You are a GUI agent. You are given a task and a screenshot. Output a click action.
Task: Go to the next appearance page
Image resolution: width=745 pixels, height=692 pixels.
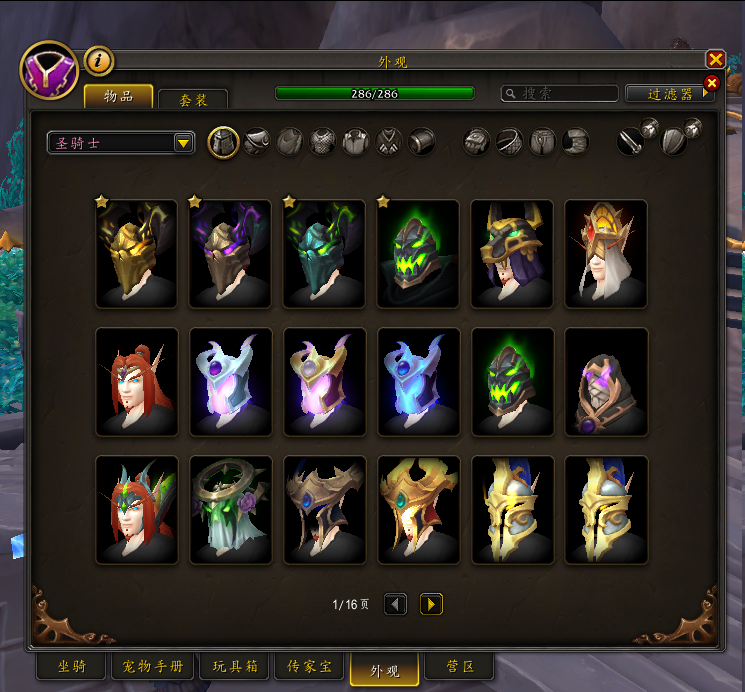[431, 604]
